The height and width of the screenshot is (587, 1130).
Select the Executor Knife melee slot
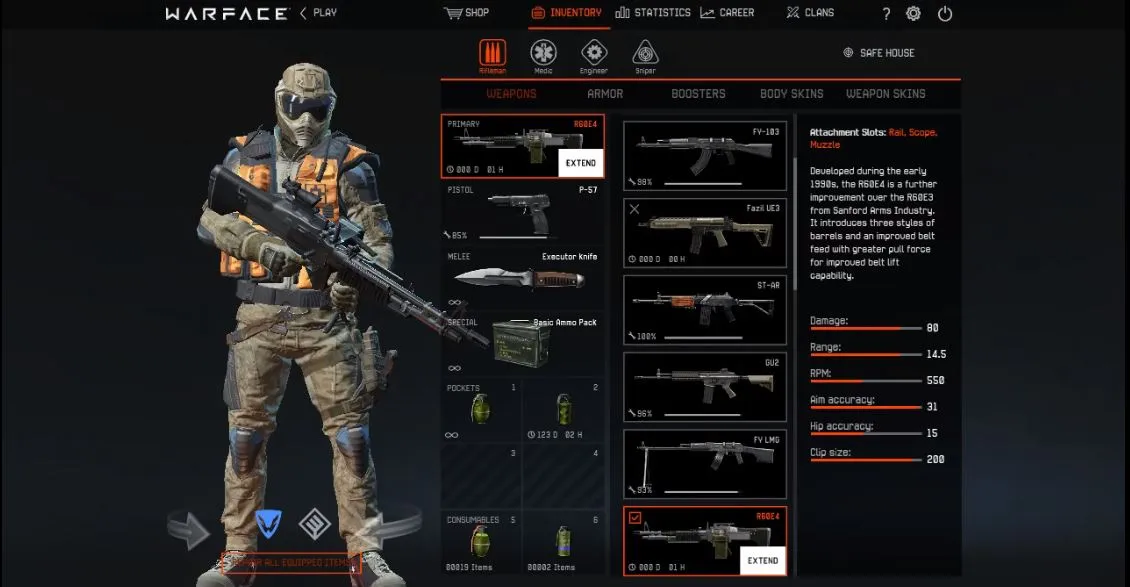click(x=522, y=278)
